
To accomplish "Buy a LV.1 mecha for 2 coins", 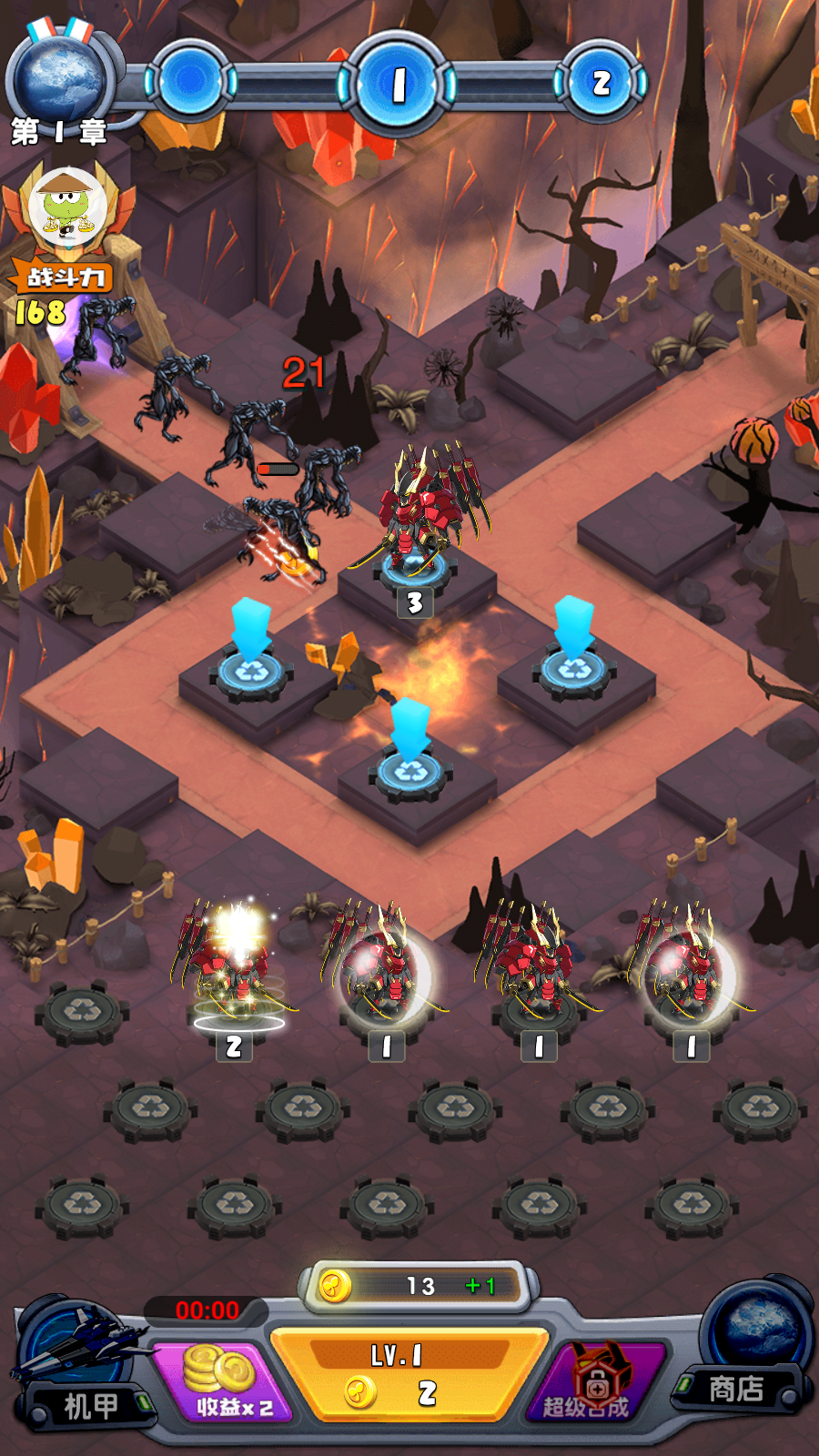I will 409,1376.
